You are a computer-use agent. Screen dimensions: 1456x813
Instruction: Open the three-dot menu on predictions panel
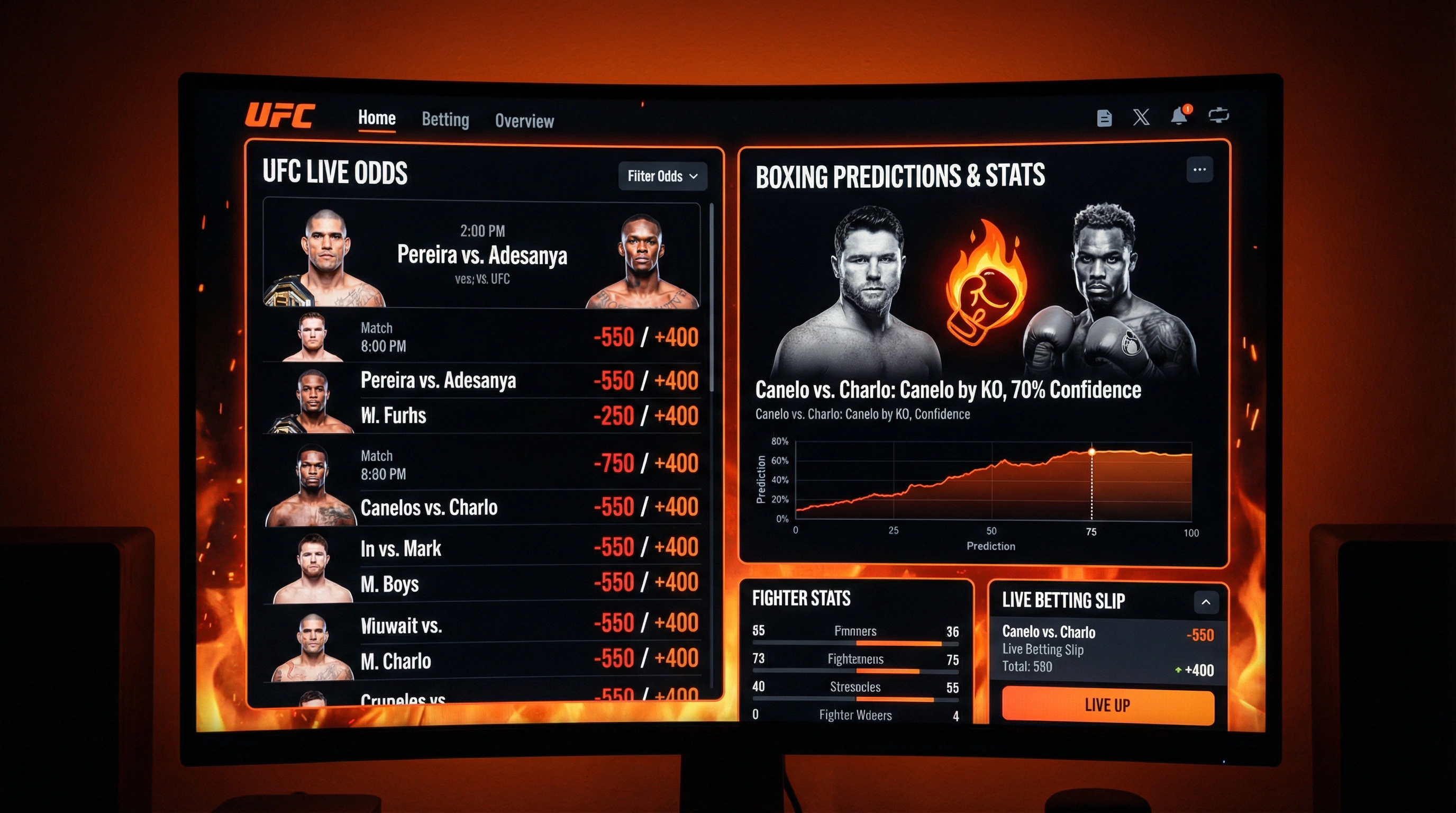pos(1199,169)
